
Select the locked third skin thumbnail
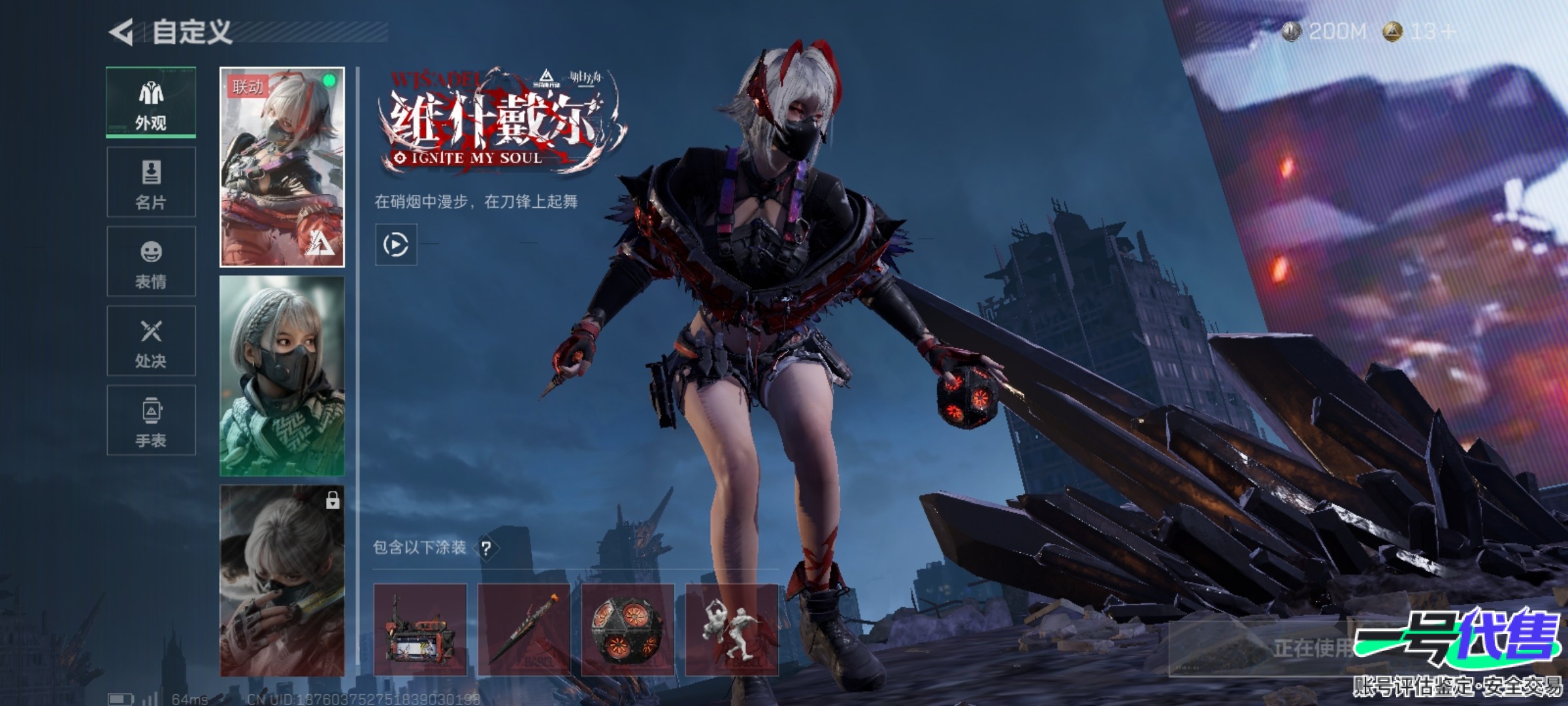(x=282, y=580)
